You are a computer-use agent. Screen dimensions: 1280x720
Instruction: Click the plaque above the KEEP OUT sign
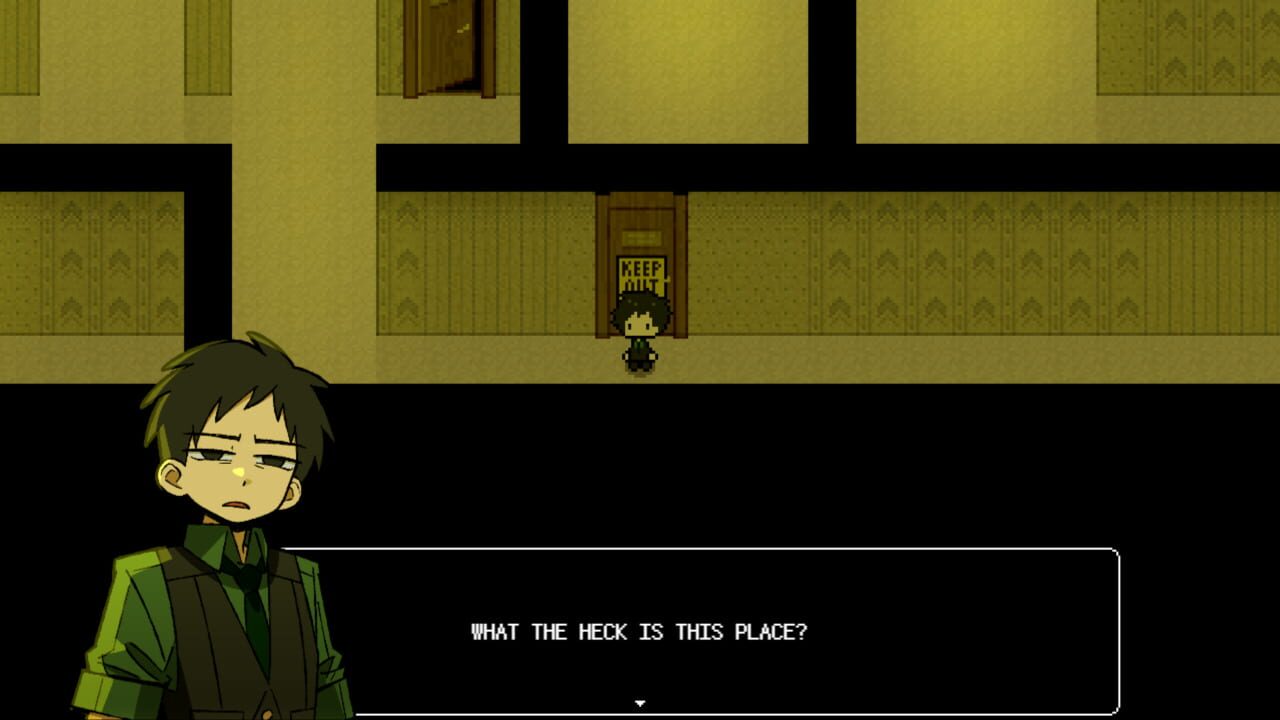[643, 238]
